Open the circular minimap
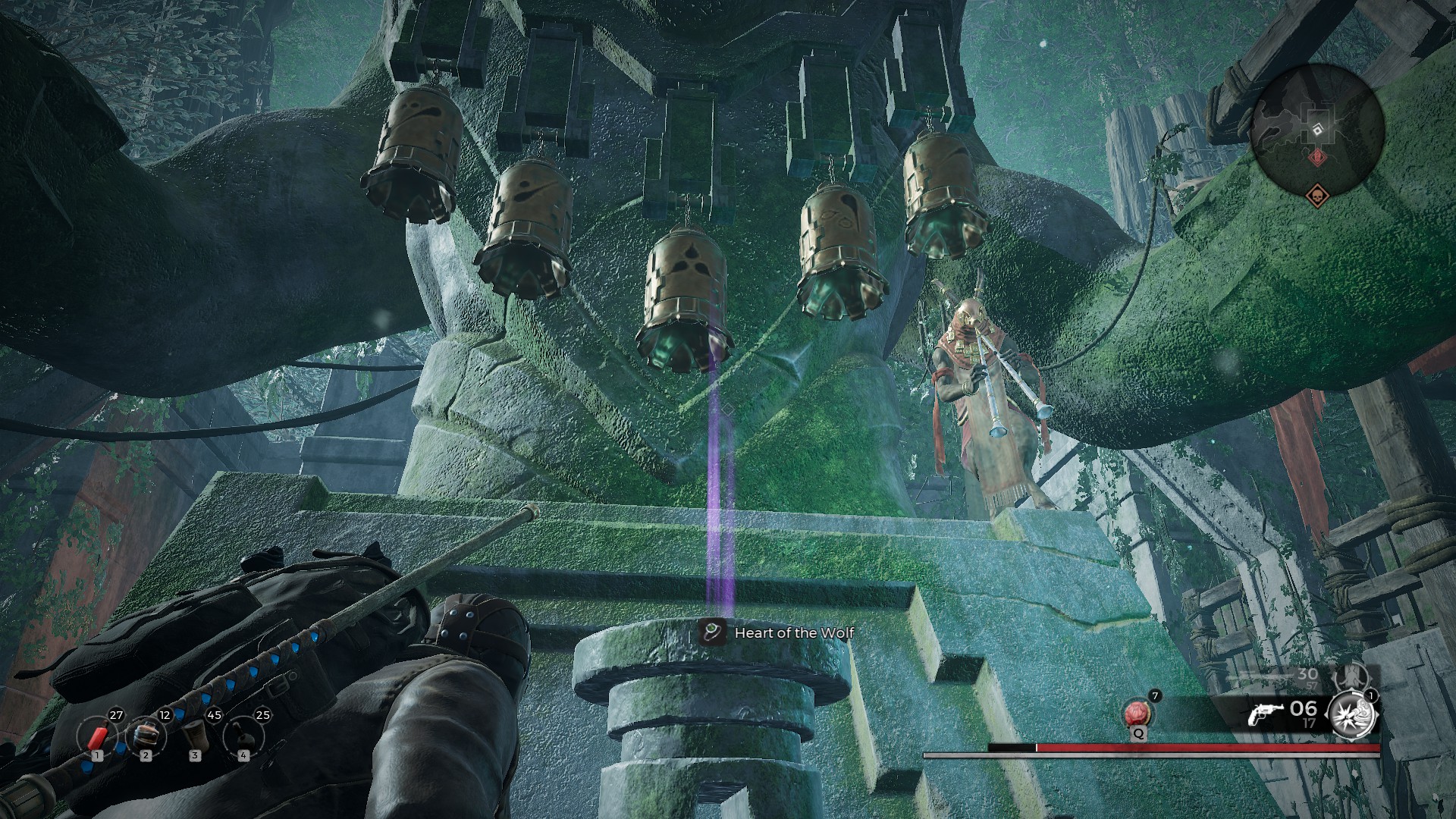Image resolution: width=1456 pixels, height=819 pixels. [1319, 125]
